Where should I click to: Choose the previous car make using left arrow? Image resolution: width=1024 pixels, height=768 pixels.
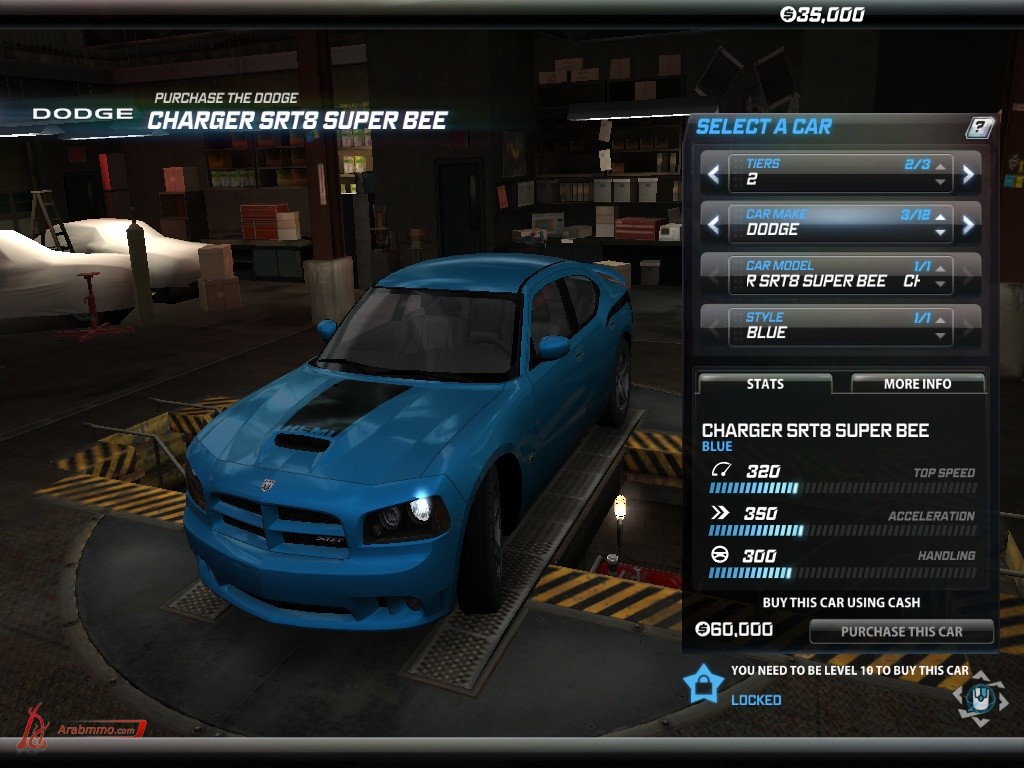[713, 224]
